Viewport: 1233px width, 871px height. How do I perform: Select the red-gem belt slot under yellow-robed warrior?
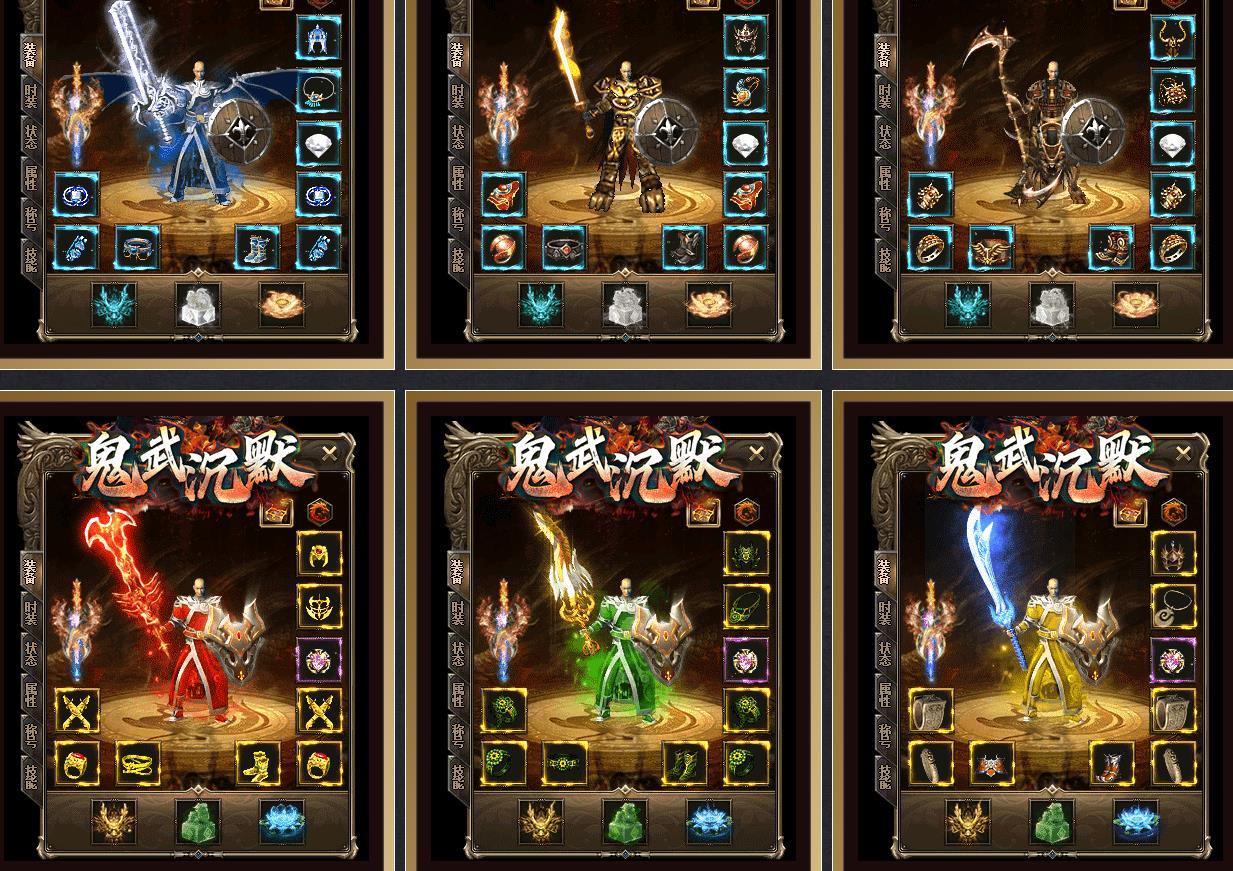click(x=992, y=764)
